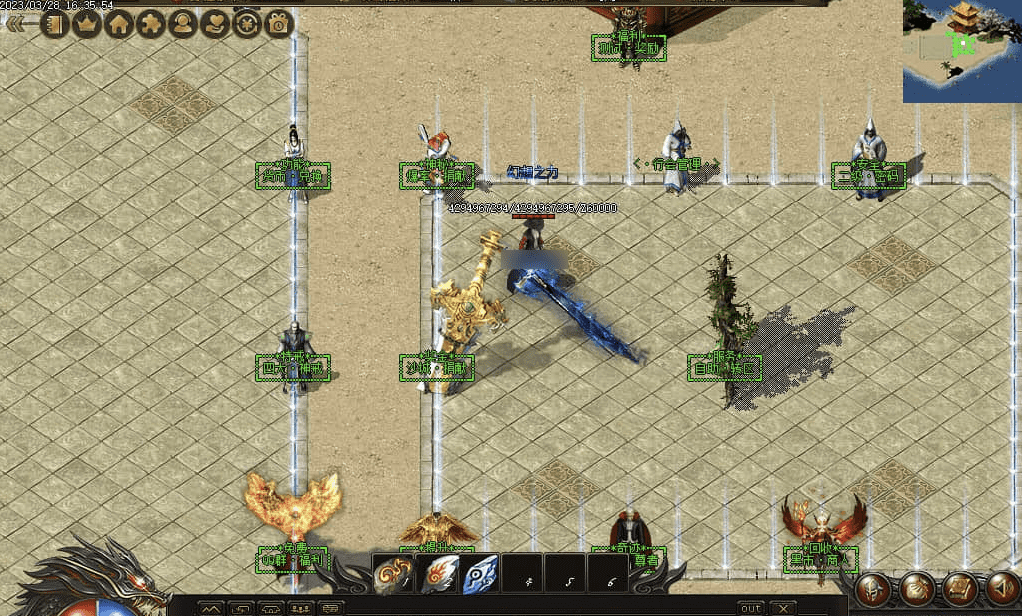Viewport: 1022px width, 616px height.
Task: Open the minimap in the top-right corner
Action: click(961, 51)
